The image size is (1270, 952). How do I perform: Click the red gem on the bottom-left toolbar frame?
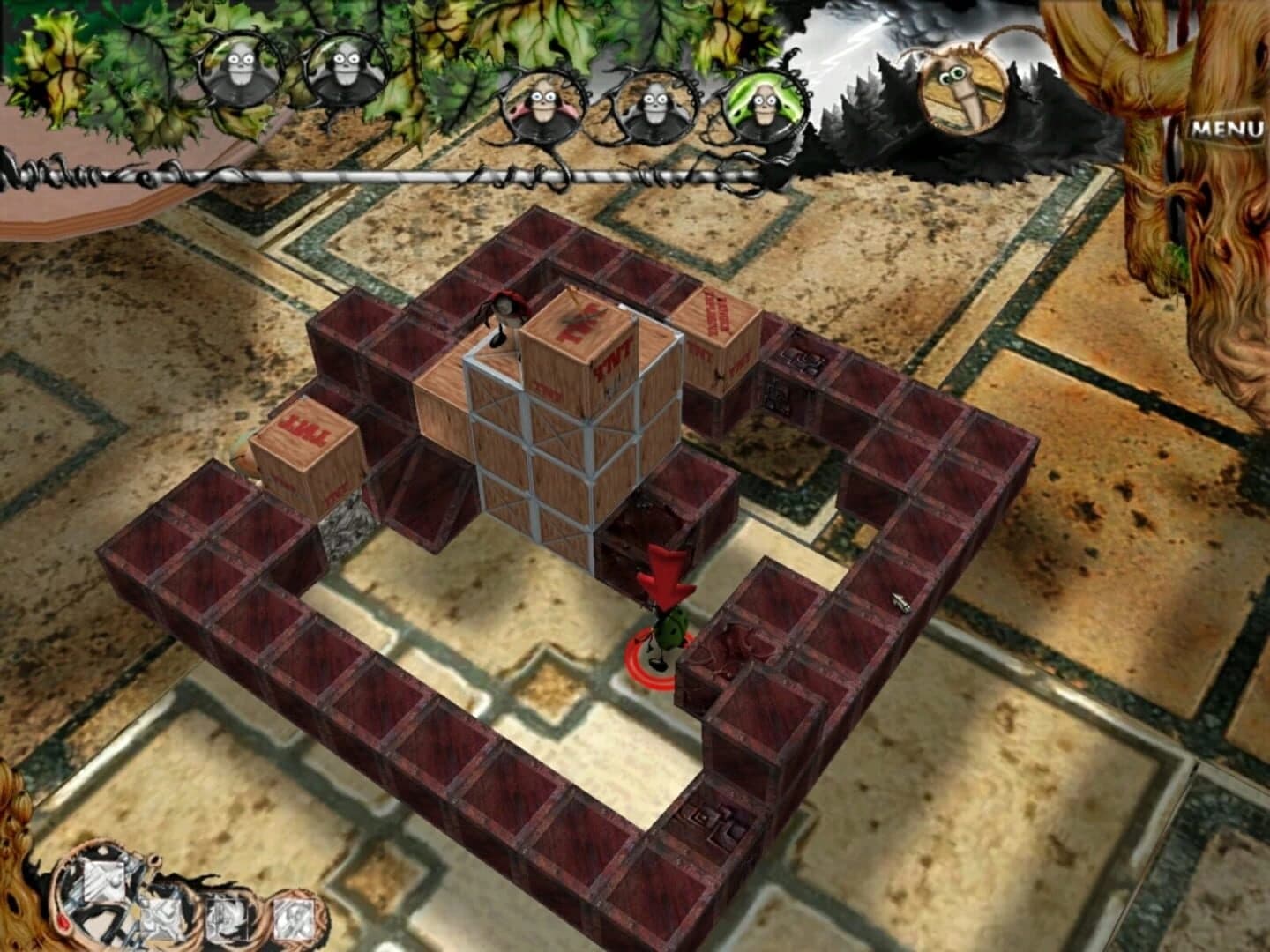click(x=63, y=921)
